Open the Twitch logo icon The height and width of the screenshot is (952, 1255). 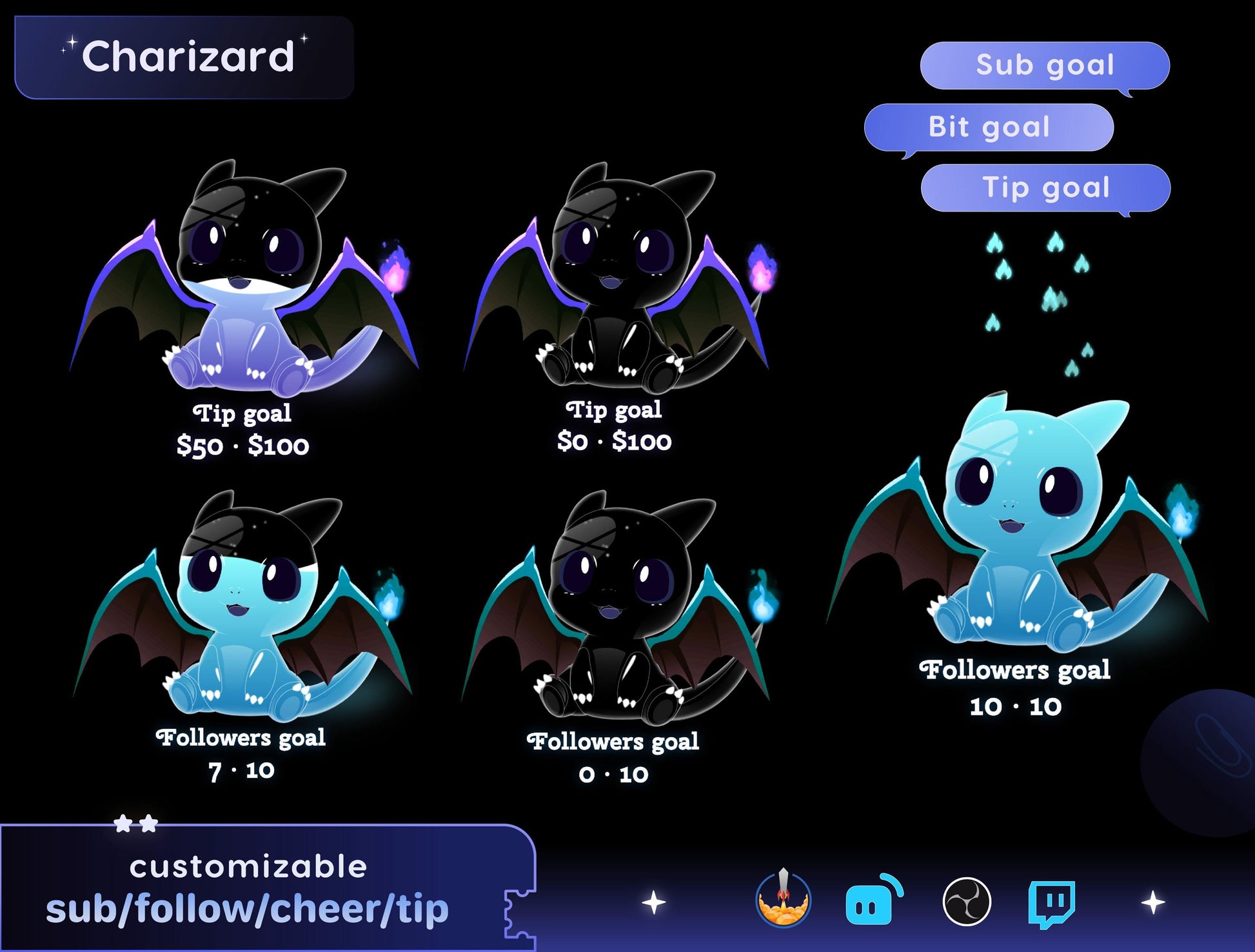[x=1051, y=902]
